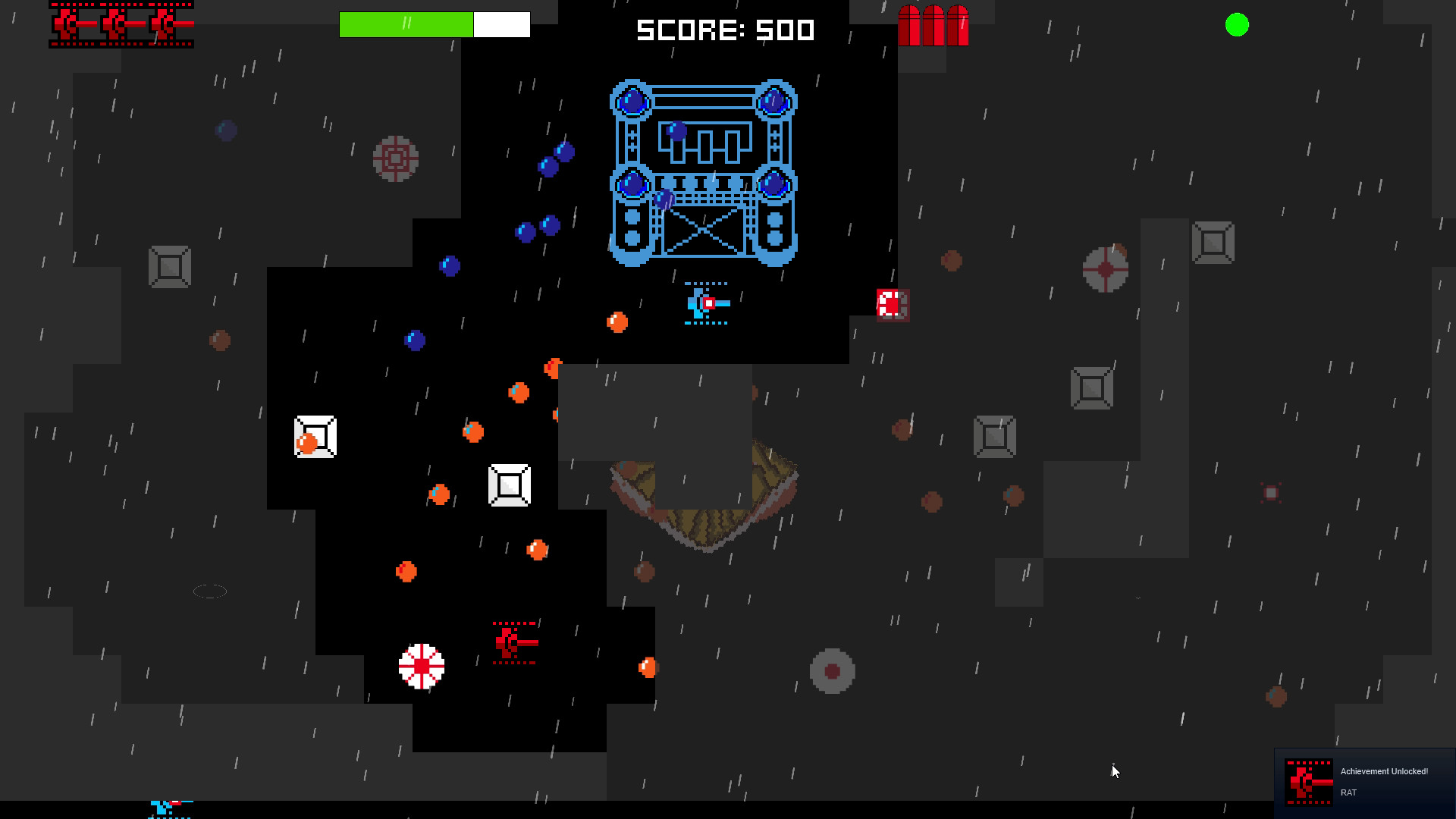Open the blue fortress structure at top
Image resolution: width=1456 pixels, height=819 pixels.
click(x=701, y=171)
